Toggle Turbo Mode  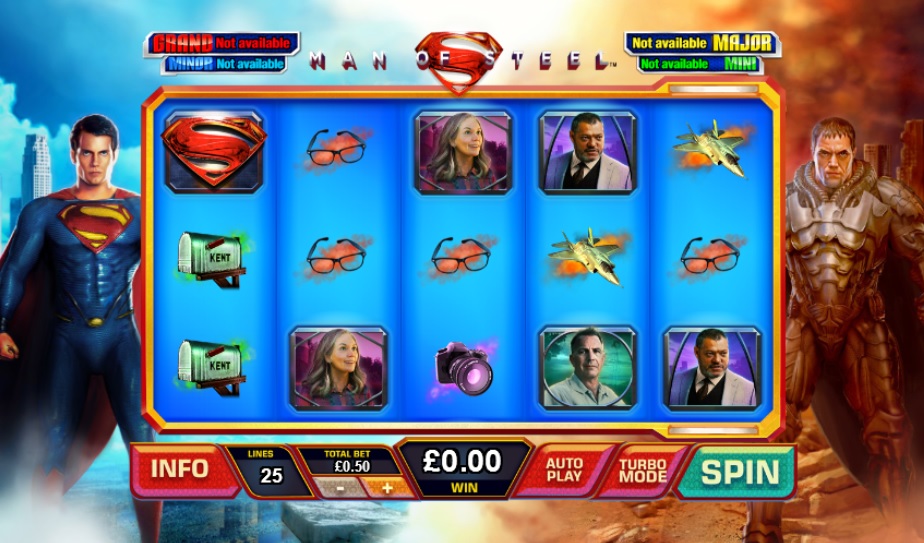(642, 470)
